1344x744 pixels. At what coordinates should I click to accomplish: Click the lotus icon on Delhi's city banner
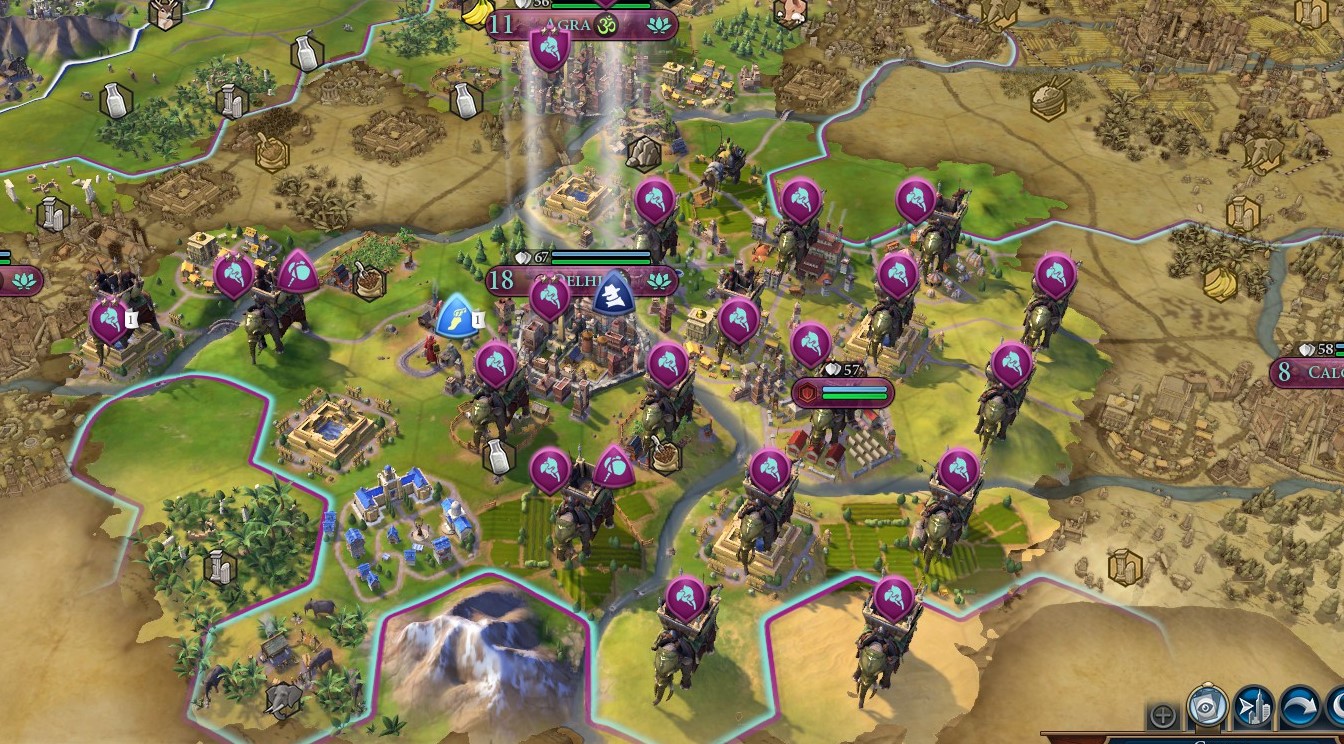659,281
